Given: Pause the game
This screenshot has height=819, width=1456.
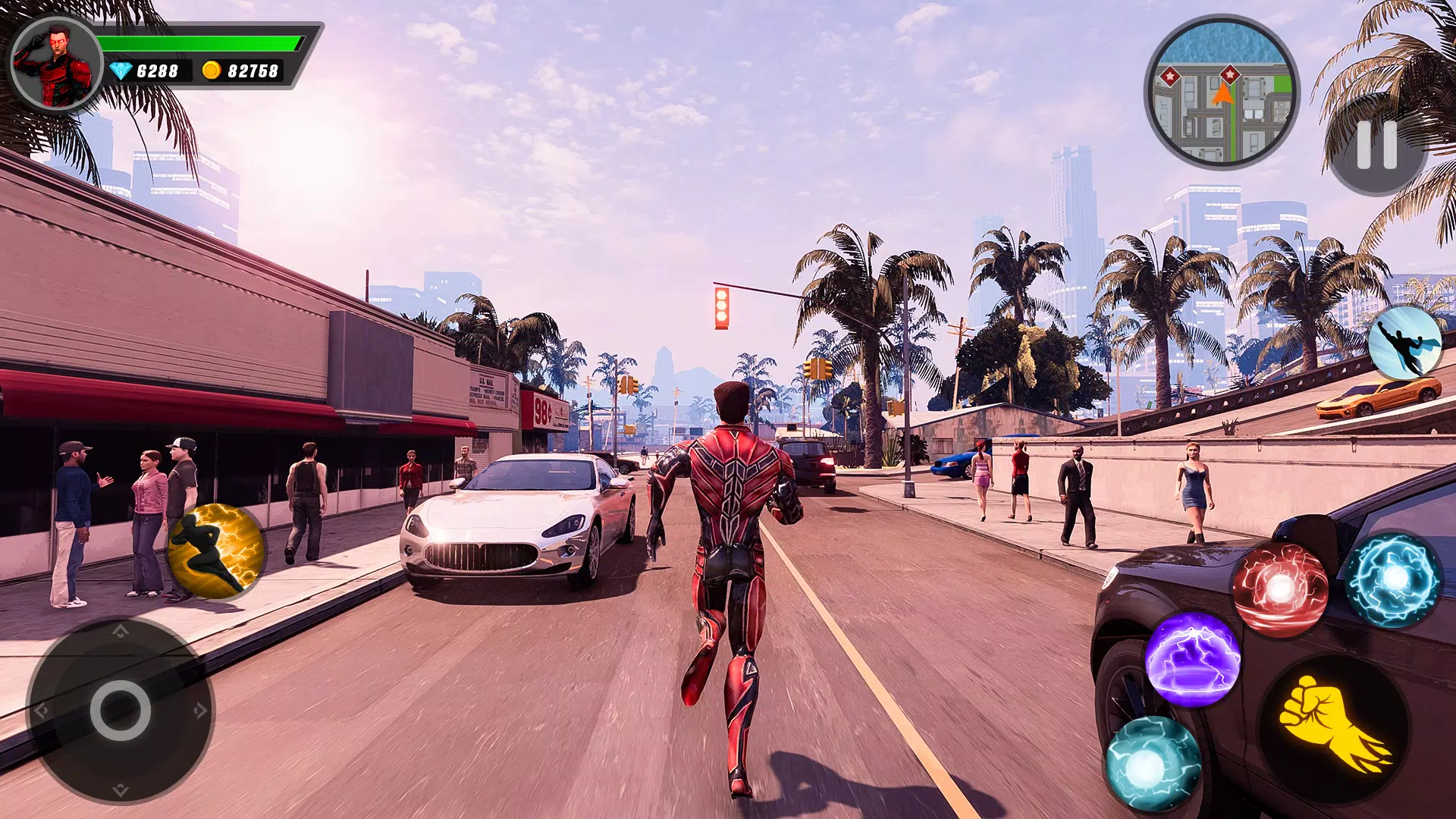Looking at the screenshot, I should [x=1376, y=144].
